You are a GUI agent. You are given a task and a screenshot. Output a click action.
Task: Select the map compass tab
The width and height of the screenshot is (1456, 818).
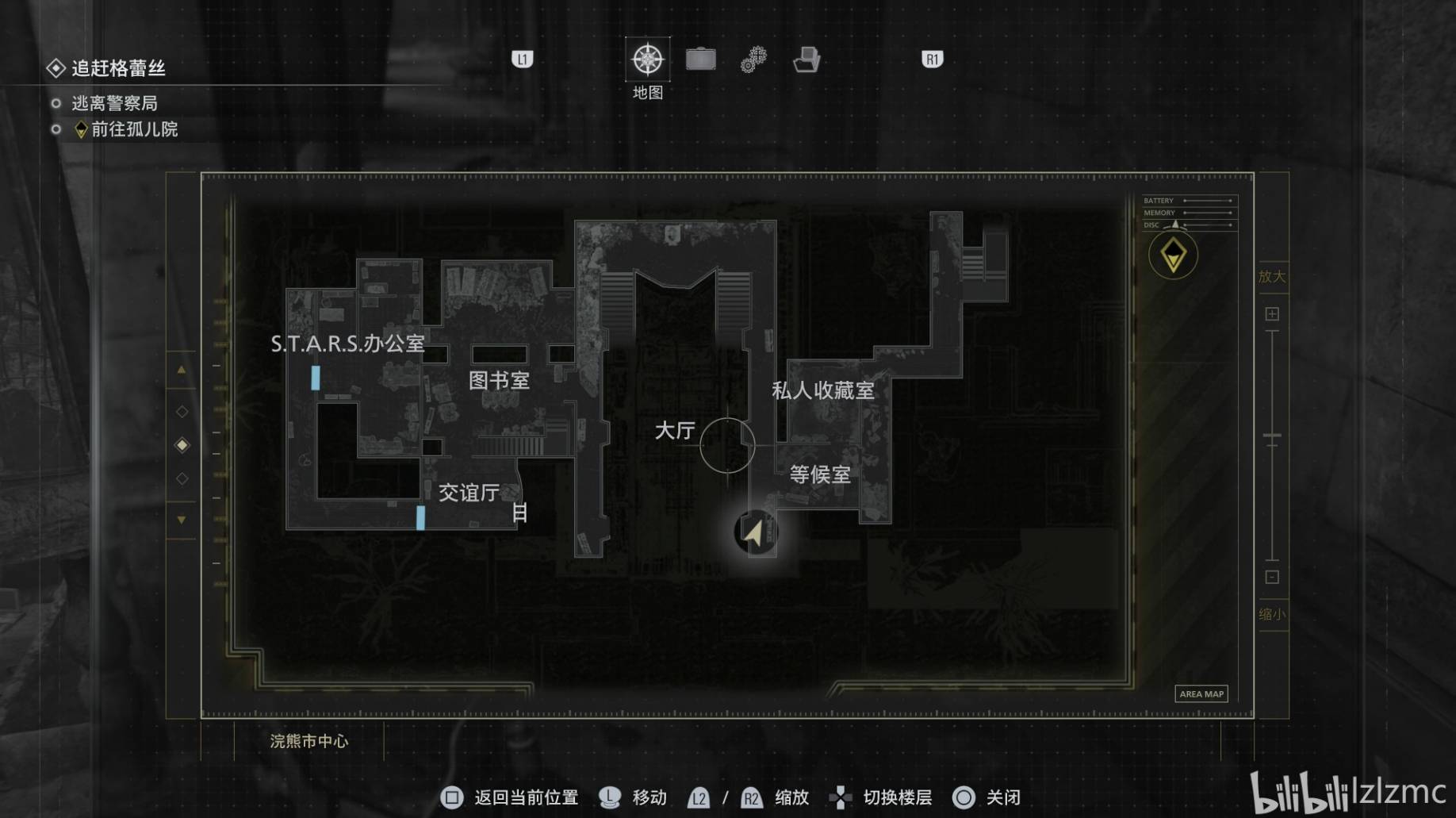(647, 59)
